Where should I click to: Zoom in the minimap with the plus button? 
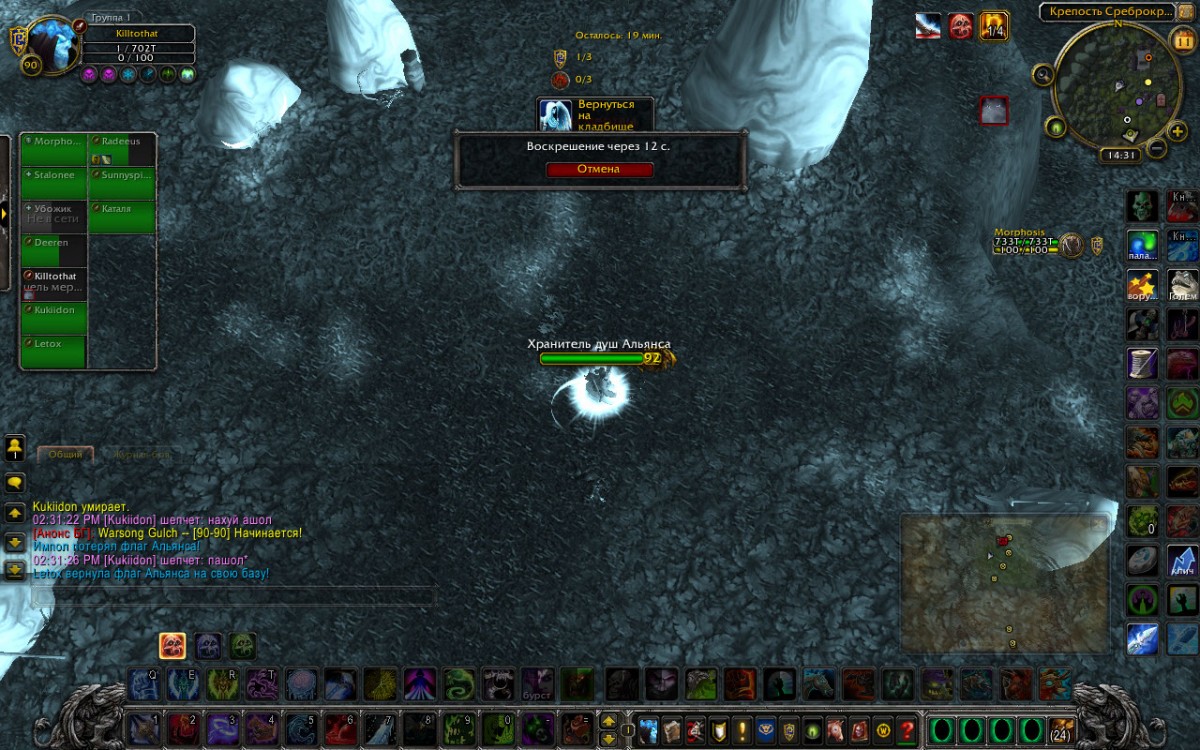pyautogui.click(x=1178, y=131)
